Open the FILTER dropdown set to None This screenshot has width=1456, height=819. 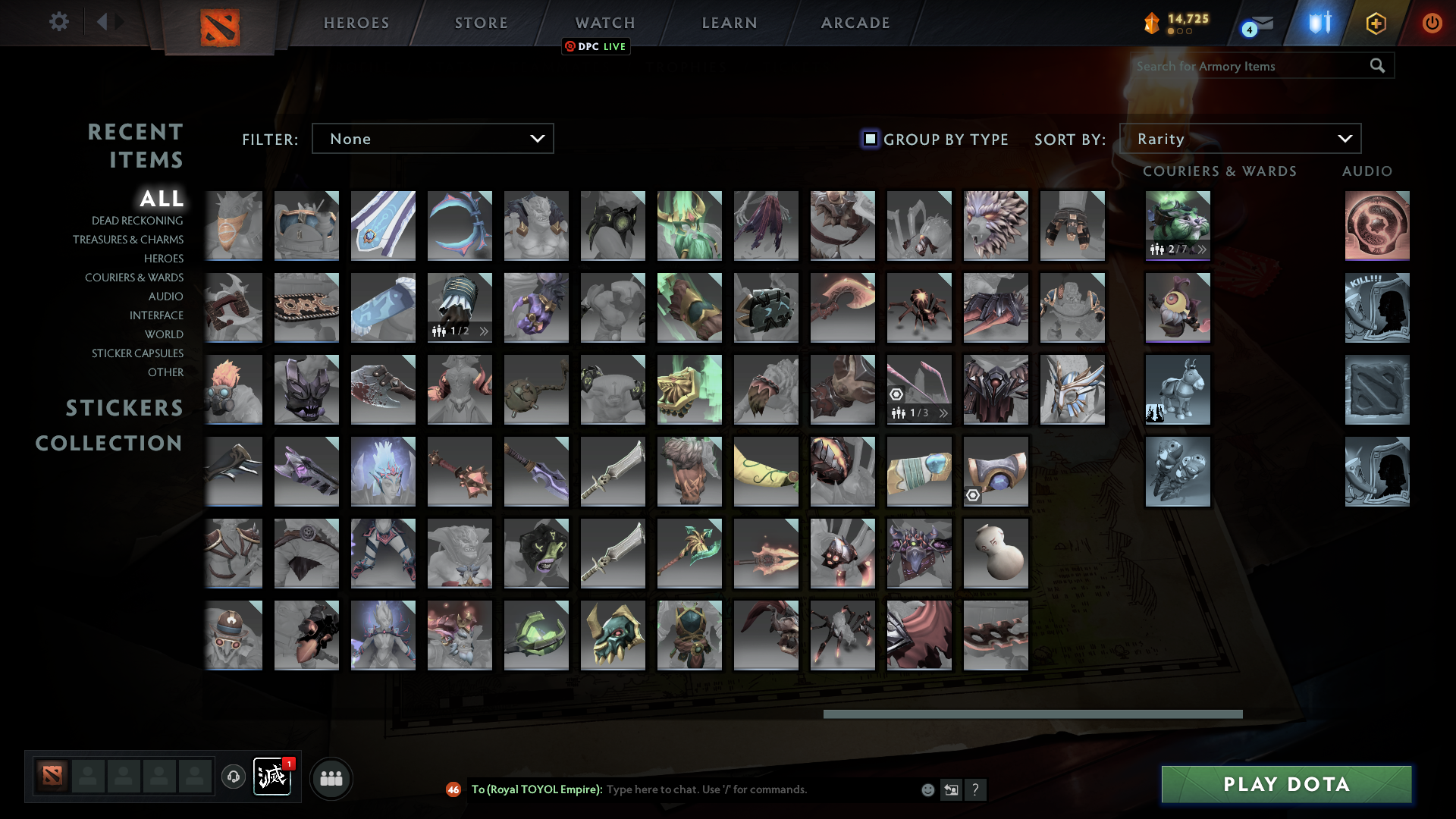point(432,139)
